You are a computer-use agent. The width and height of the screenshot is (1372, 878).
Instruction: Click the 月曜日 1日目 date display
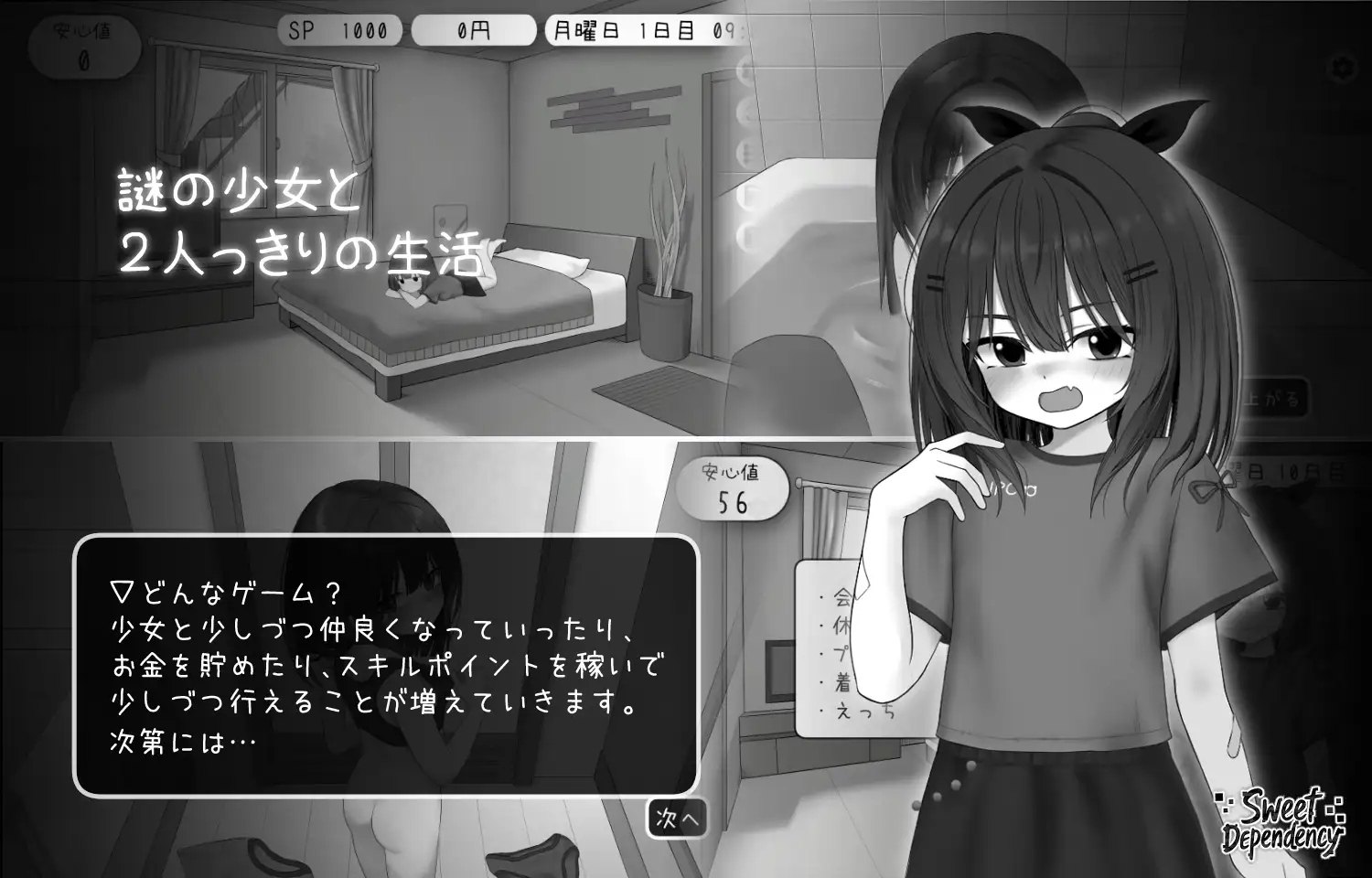[640, 29]
